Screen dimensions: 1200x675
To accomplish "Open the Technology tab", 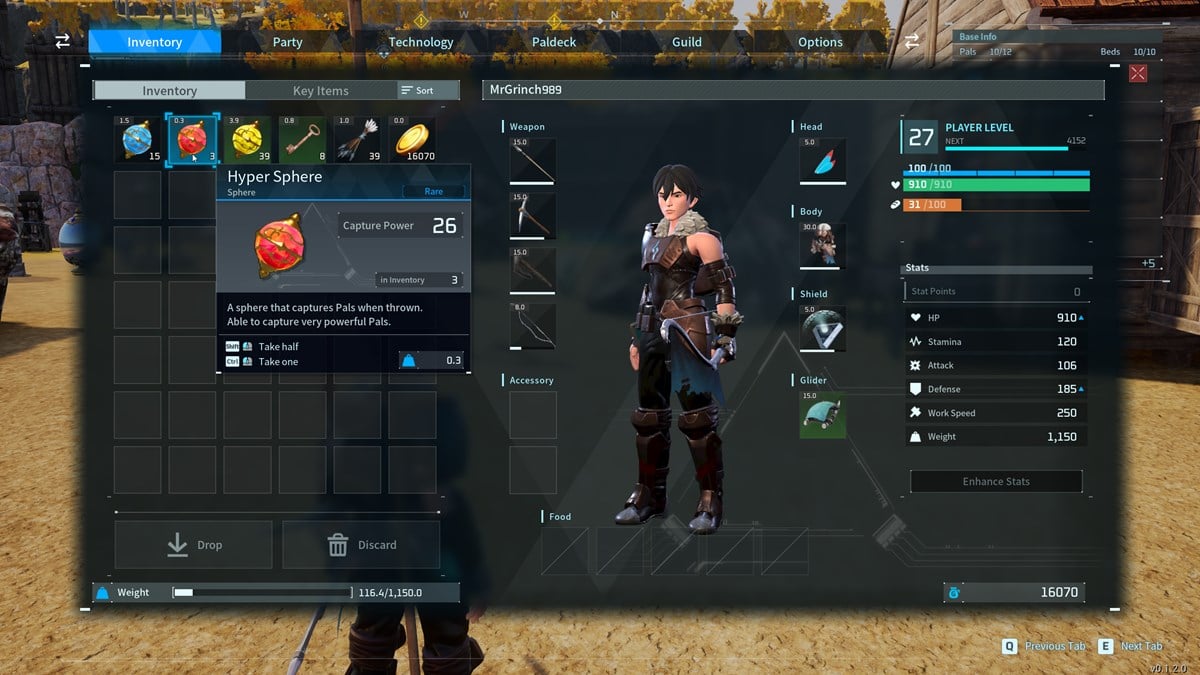I will click(x=420, y=42).
